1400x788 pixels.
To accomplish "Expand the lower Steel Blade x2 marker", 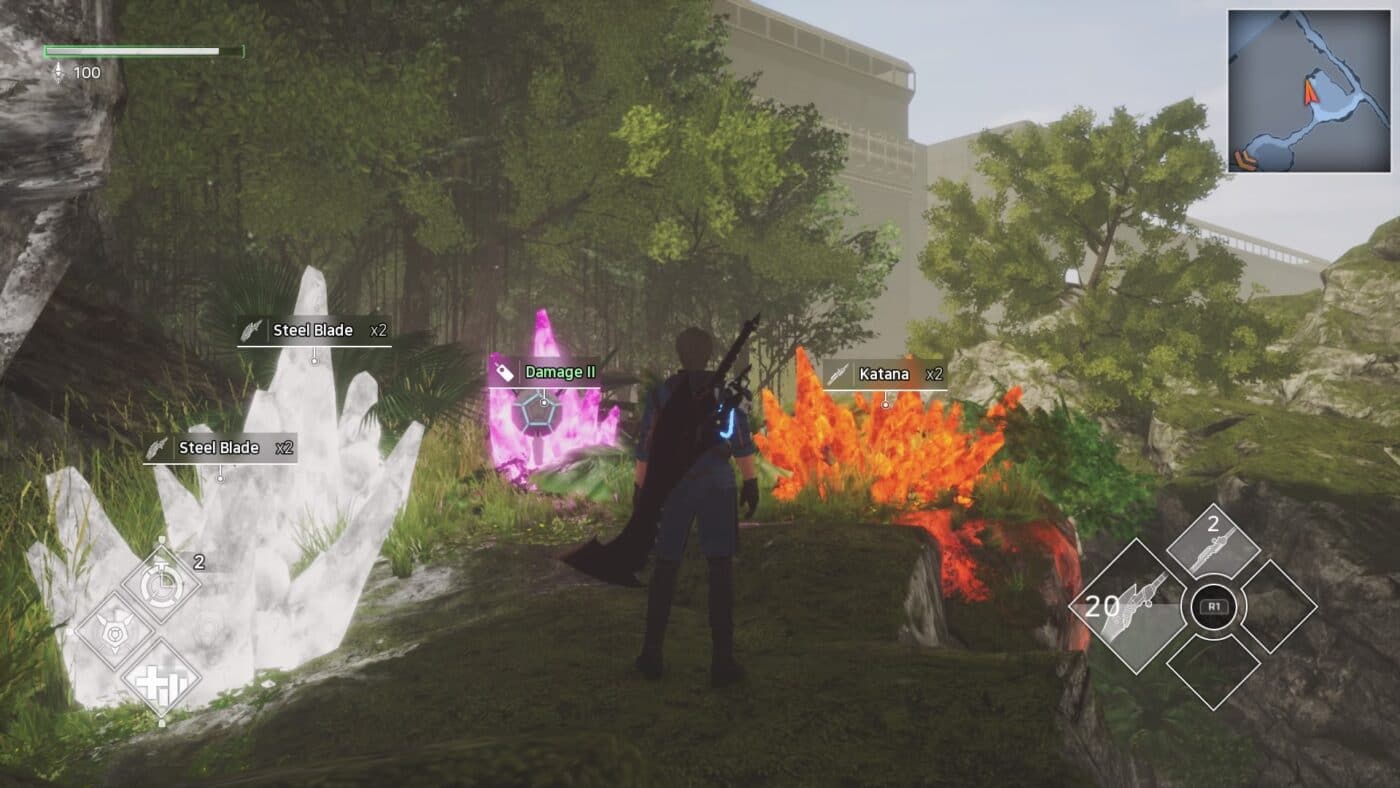I will click(218, 448).
